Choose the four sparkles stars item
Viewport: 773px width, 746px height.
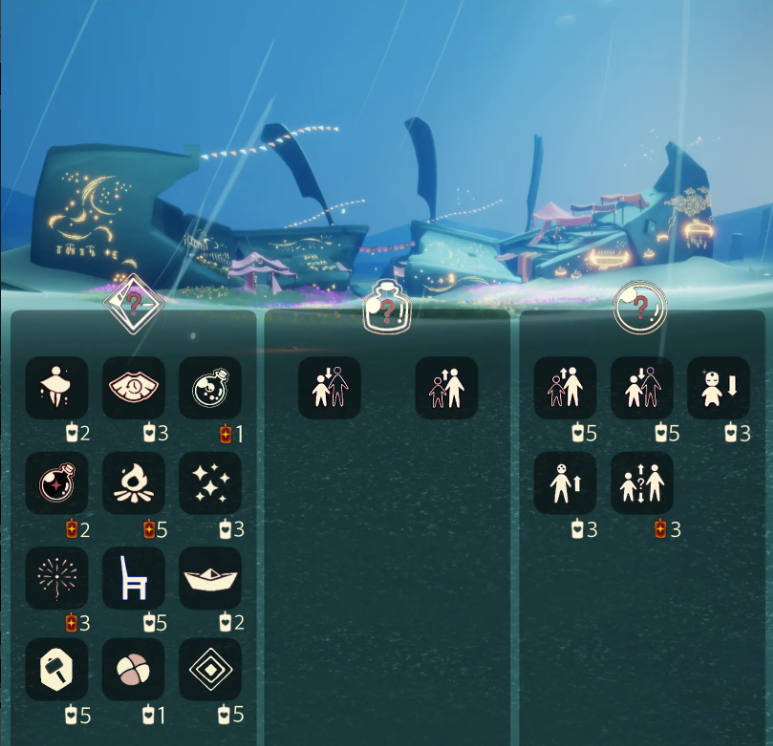tap(211, 483)
